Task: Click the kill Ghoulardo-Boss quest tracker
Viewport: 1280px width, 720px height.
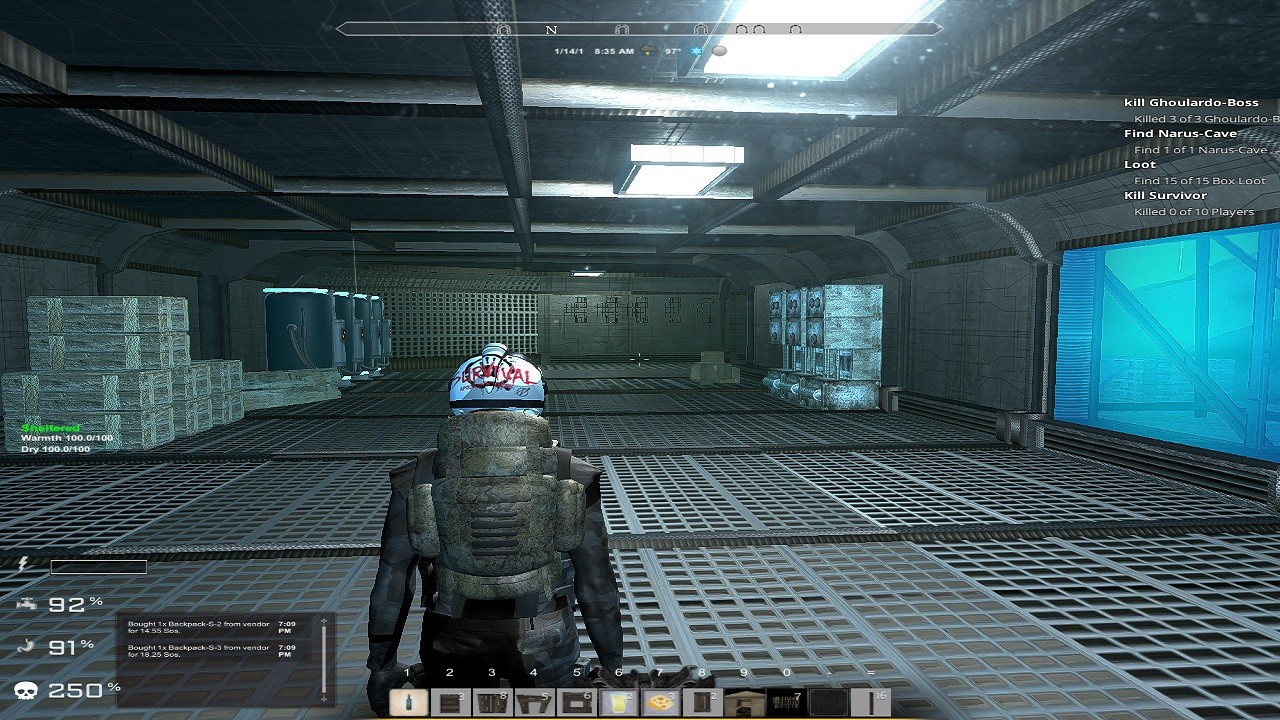Action: click(x=1190, y=102)
